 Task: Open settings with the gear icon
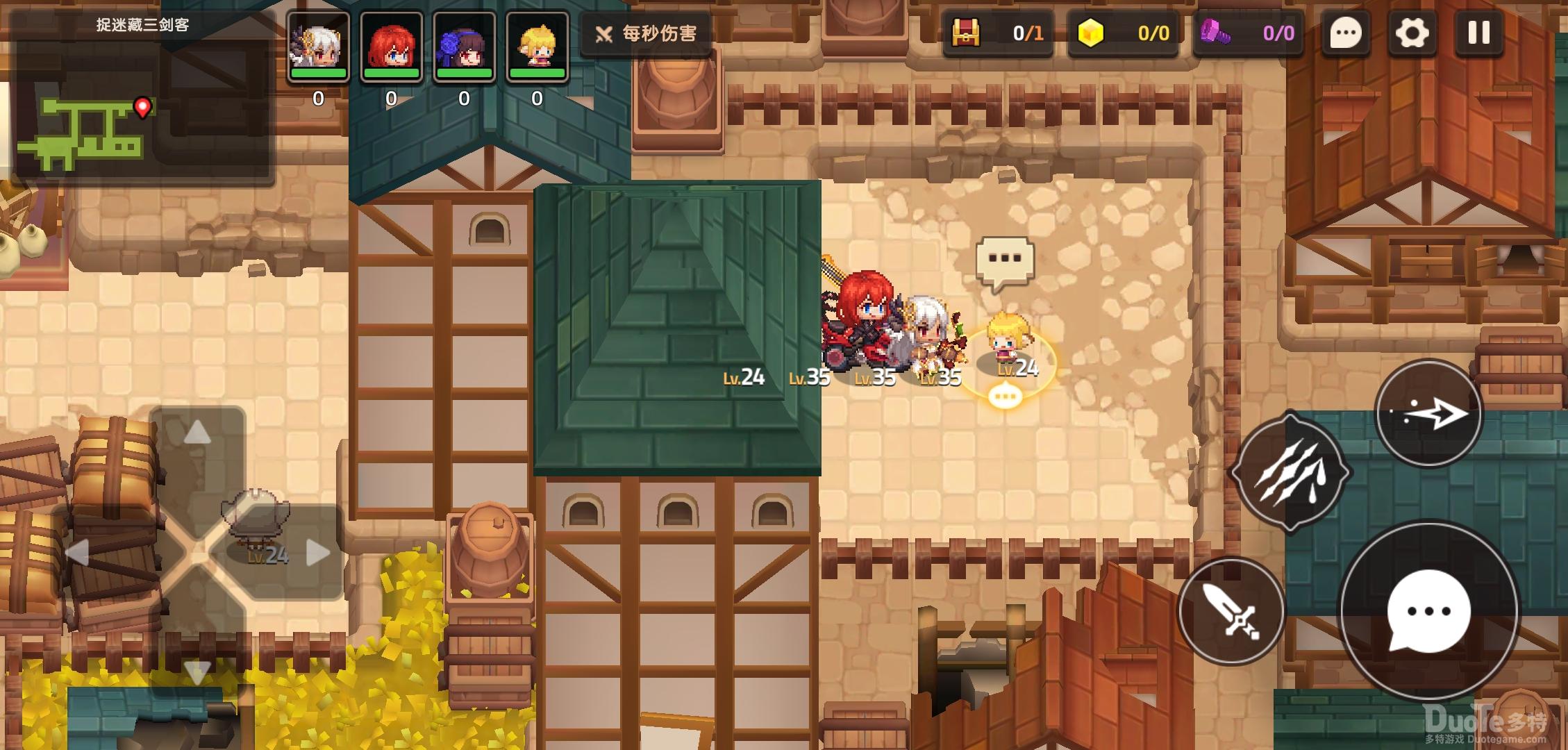(1412, 33)
